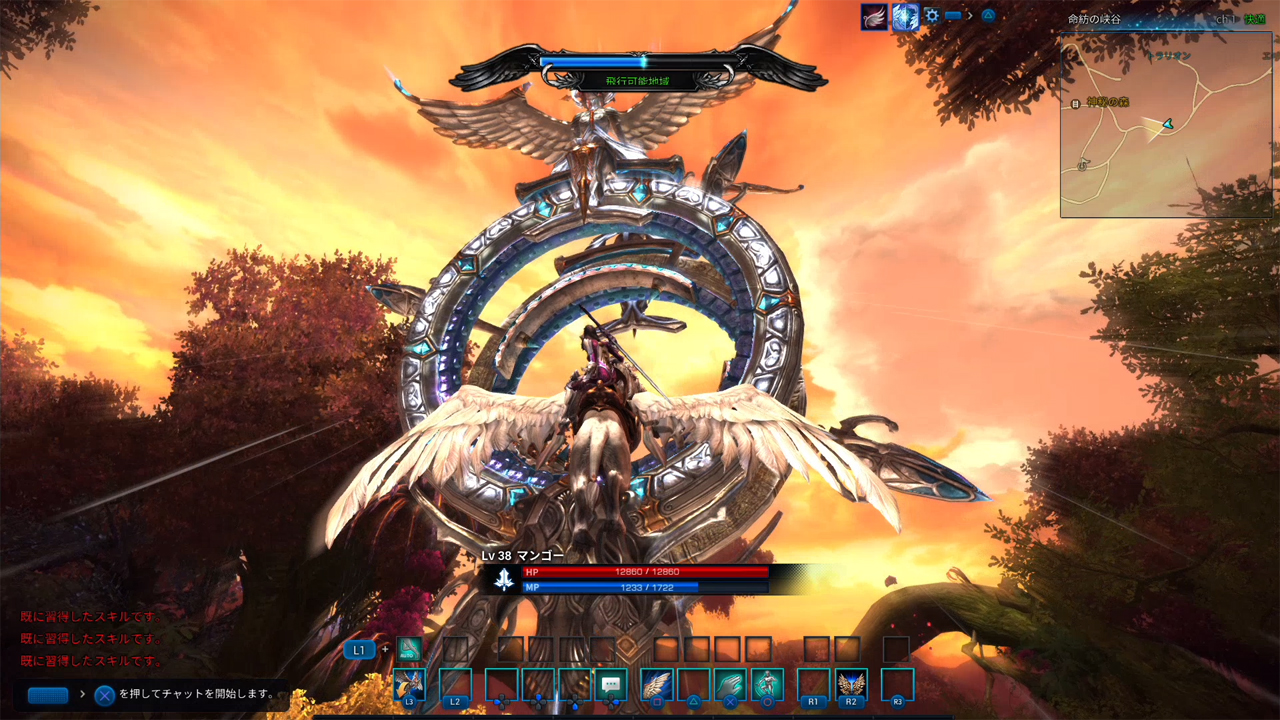1280x720 pixels.
Task: Select the winged mount skill on L3
Action: [x=409, y=684]
